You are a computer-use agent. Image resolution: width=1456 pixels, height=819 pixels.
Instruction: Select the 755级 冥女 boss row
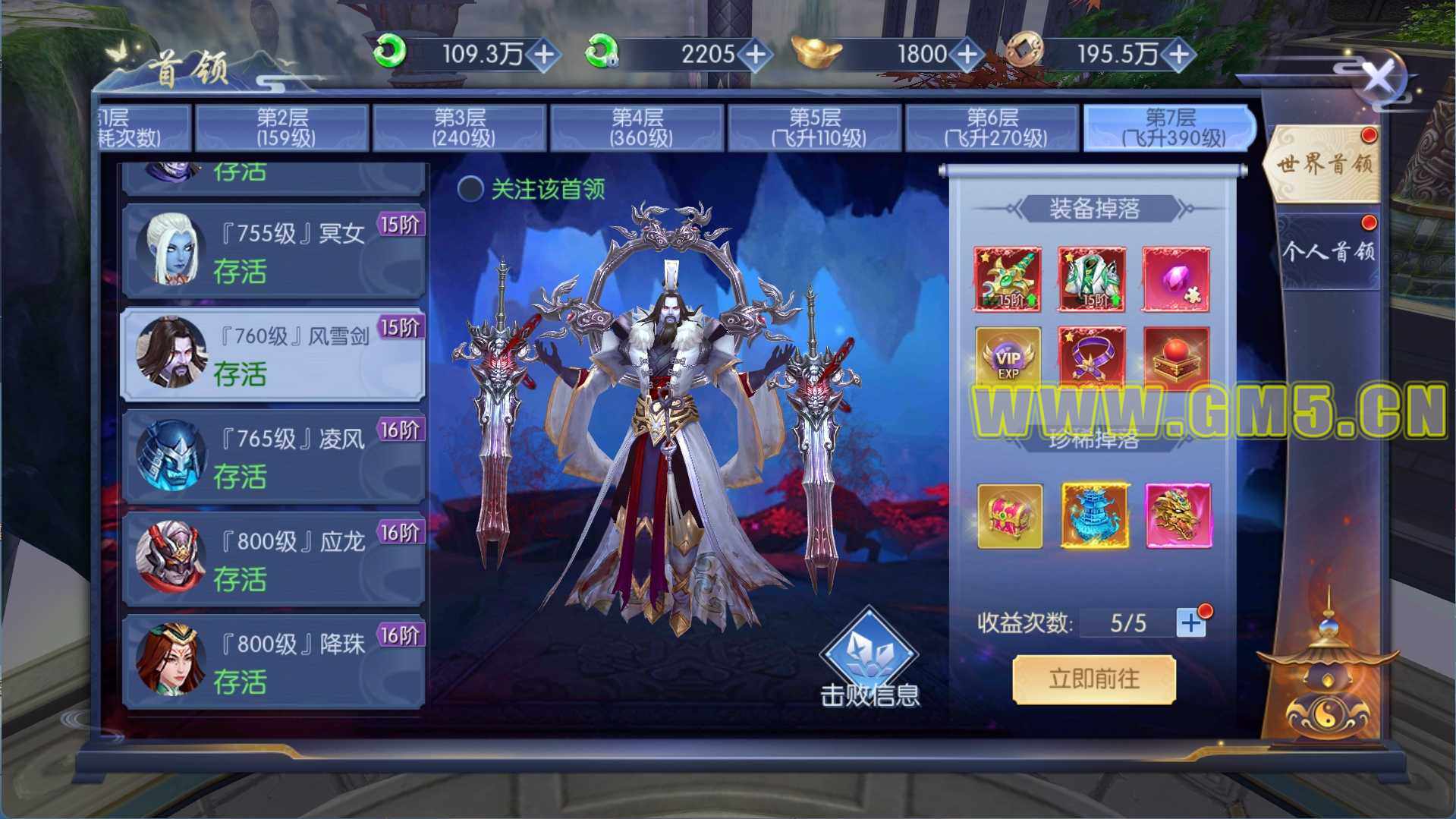pos(273,250)
